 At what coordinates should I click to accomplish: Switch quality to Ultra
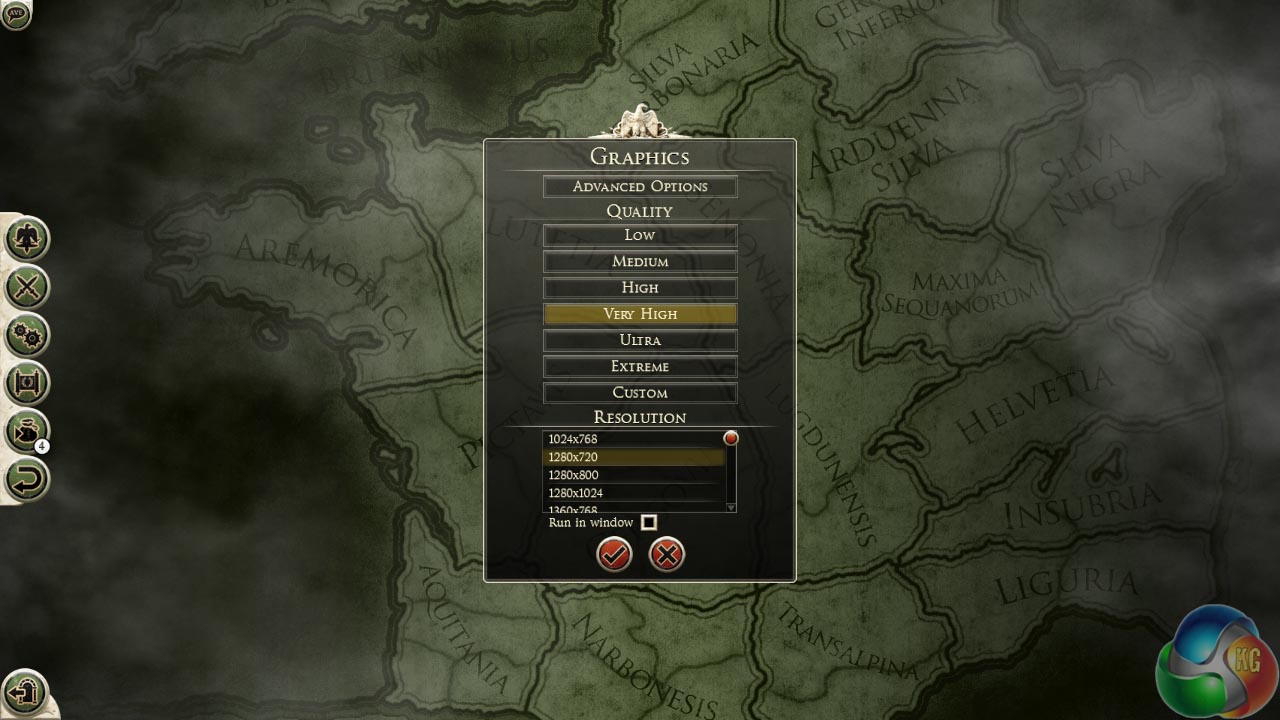[x=640, y=340]
